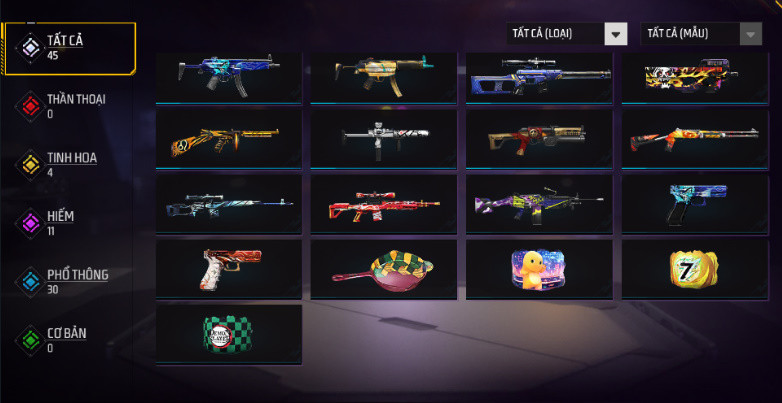The height and width of the screenshot is (403, 782).
Task: Open the Tất Cả (Loại) dropdown
Action: click(x=567, y=34)
